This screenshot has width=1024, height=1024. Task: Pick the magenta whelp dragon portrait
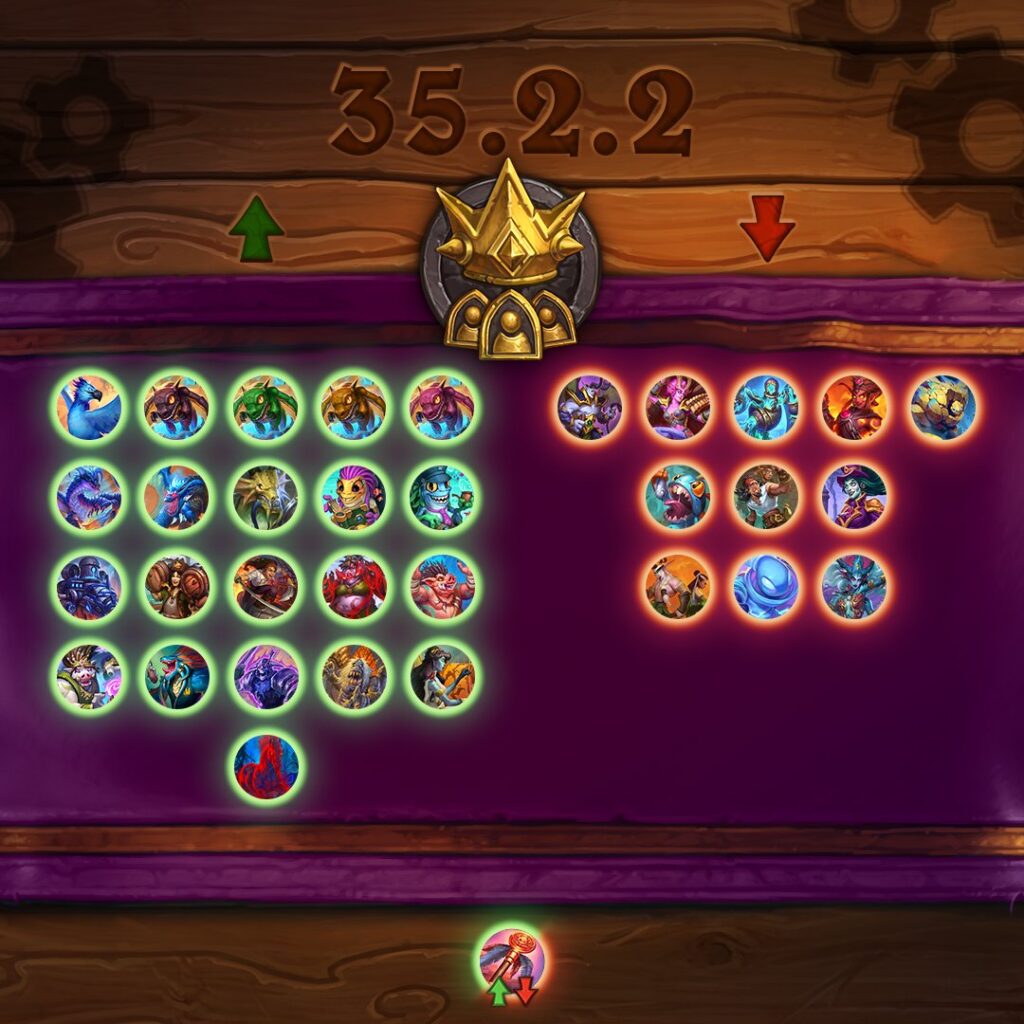click(442, 408)
